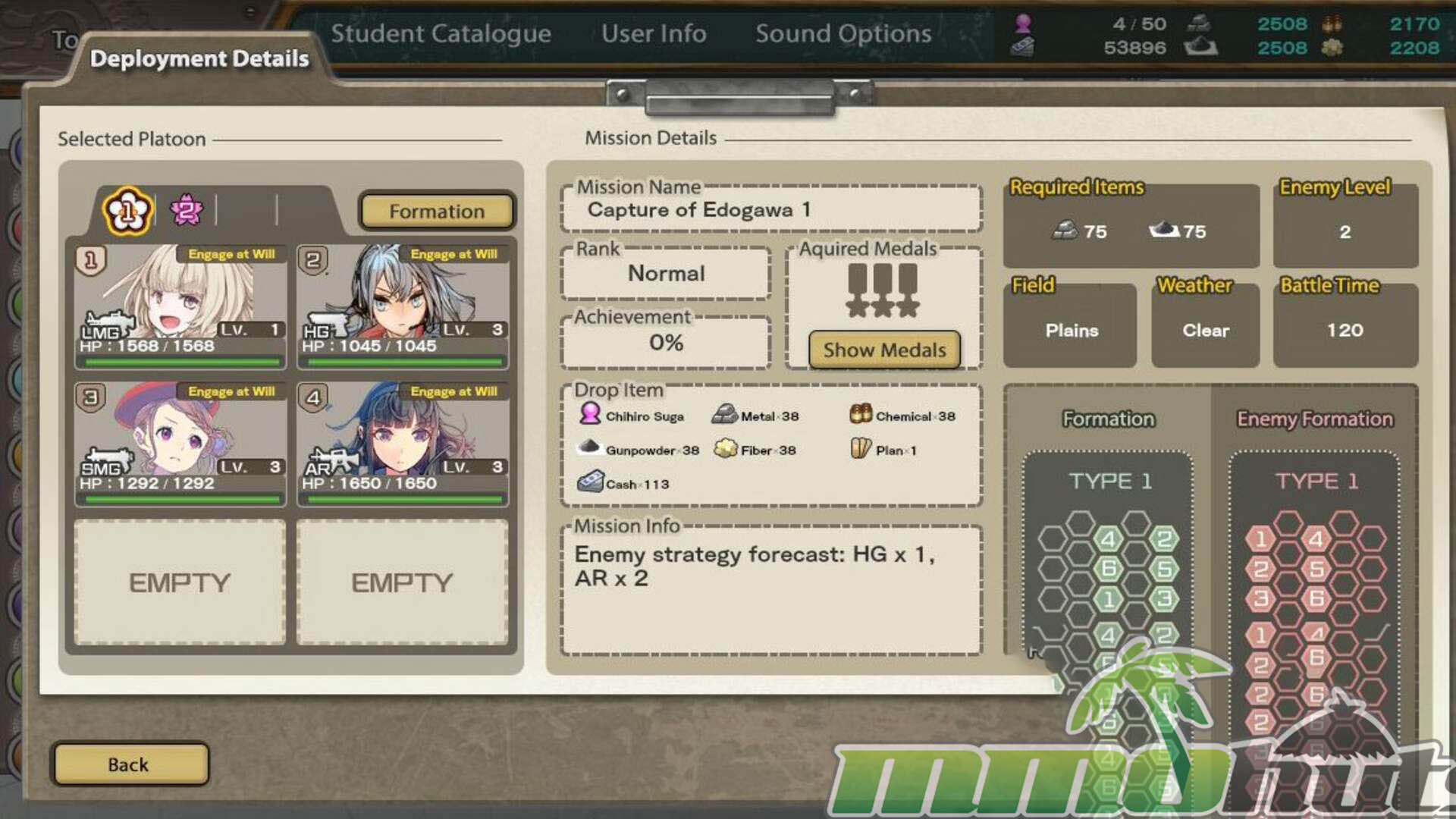
Task: Click the Chihiro Suga drop item
Action: (x=632, y=416)
